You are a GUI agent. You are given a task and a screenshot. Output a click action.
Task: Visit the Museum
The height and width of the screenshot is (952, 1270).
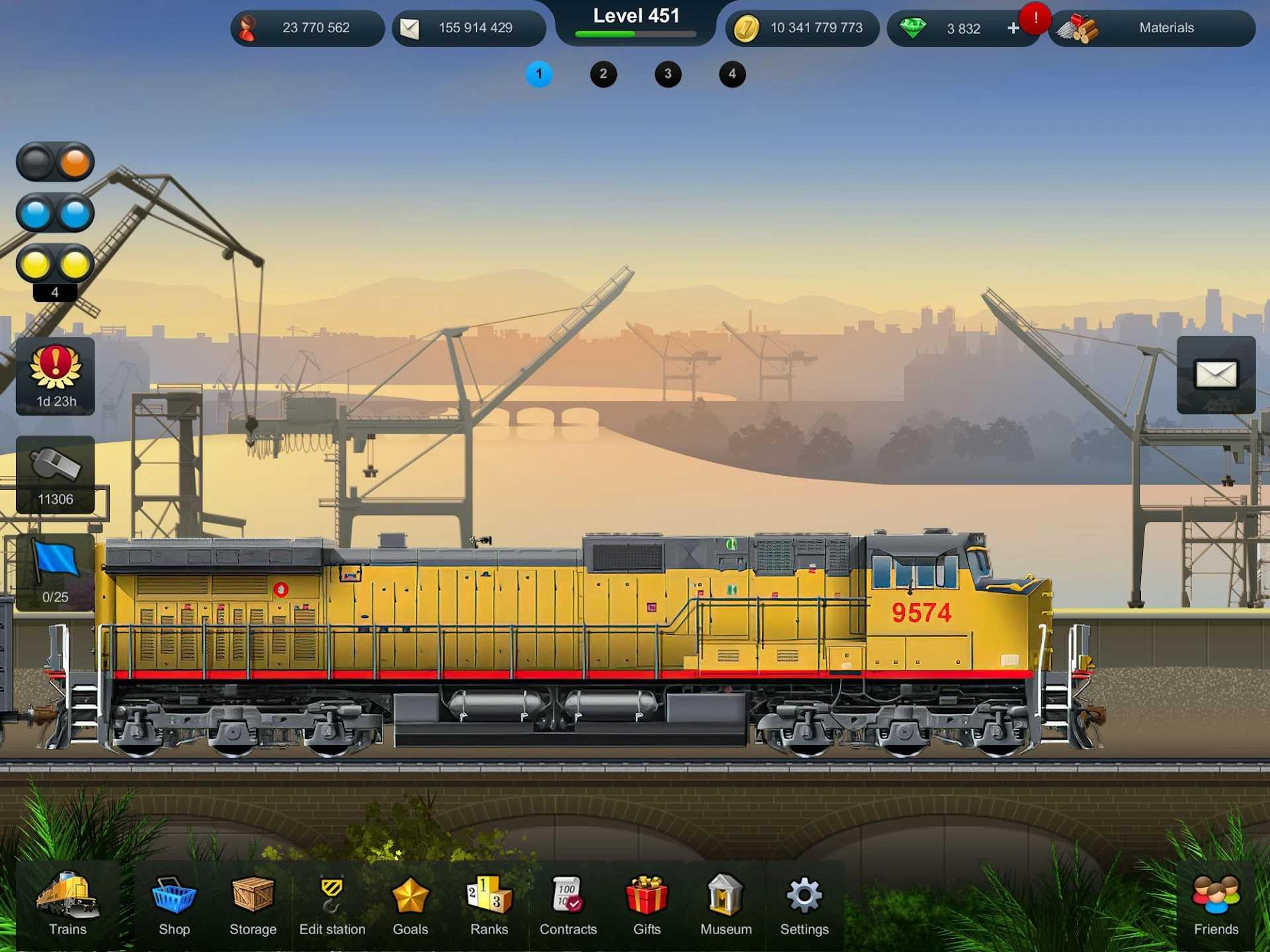[x=725, y=906]
